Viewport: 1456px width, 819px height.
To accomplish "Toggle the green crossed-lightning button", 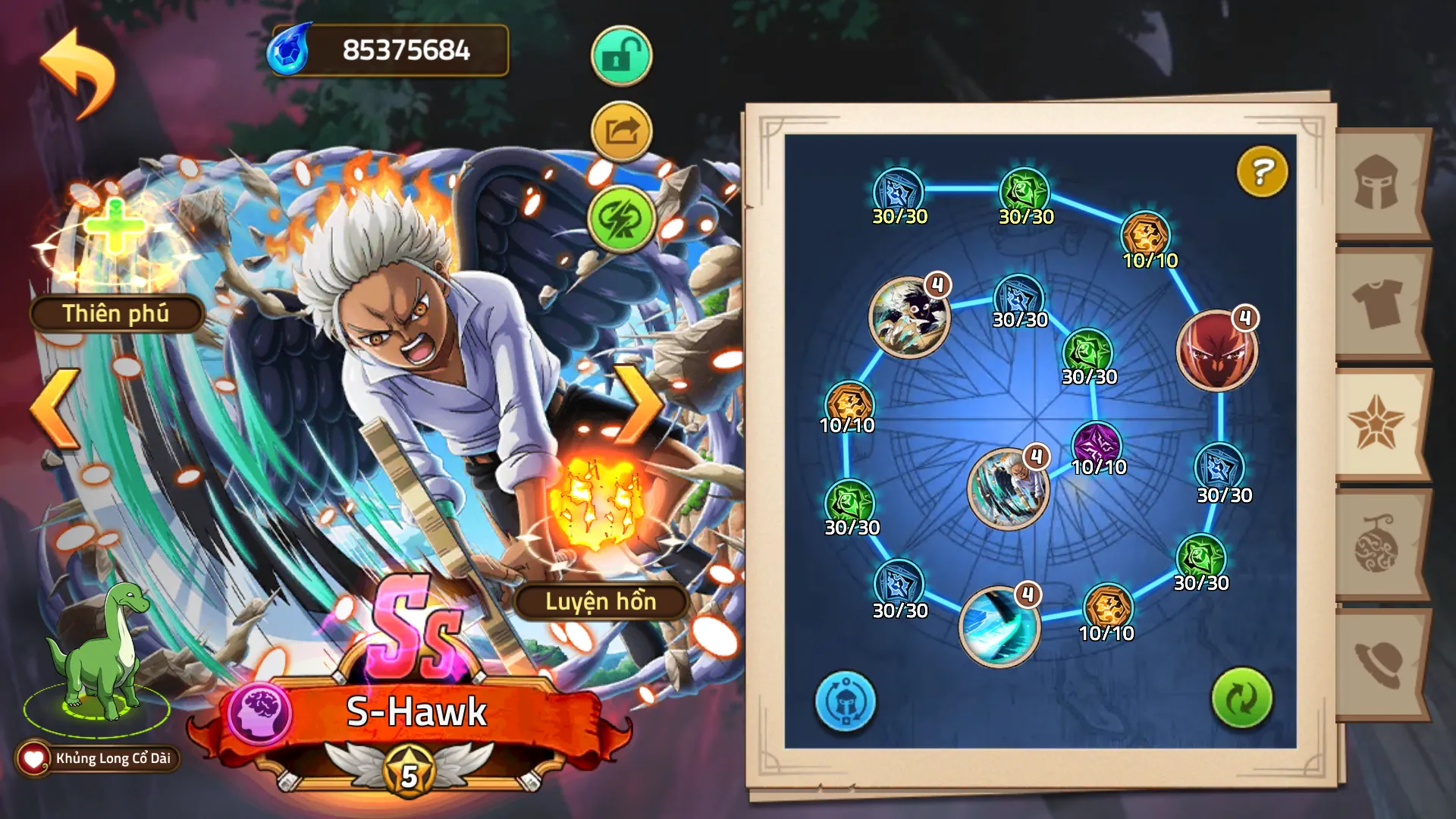I will pos(621,219).
